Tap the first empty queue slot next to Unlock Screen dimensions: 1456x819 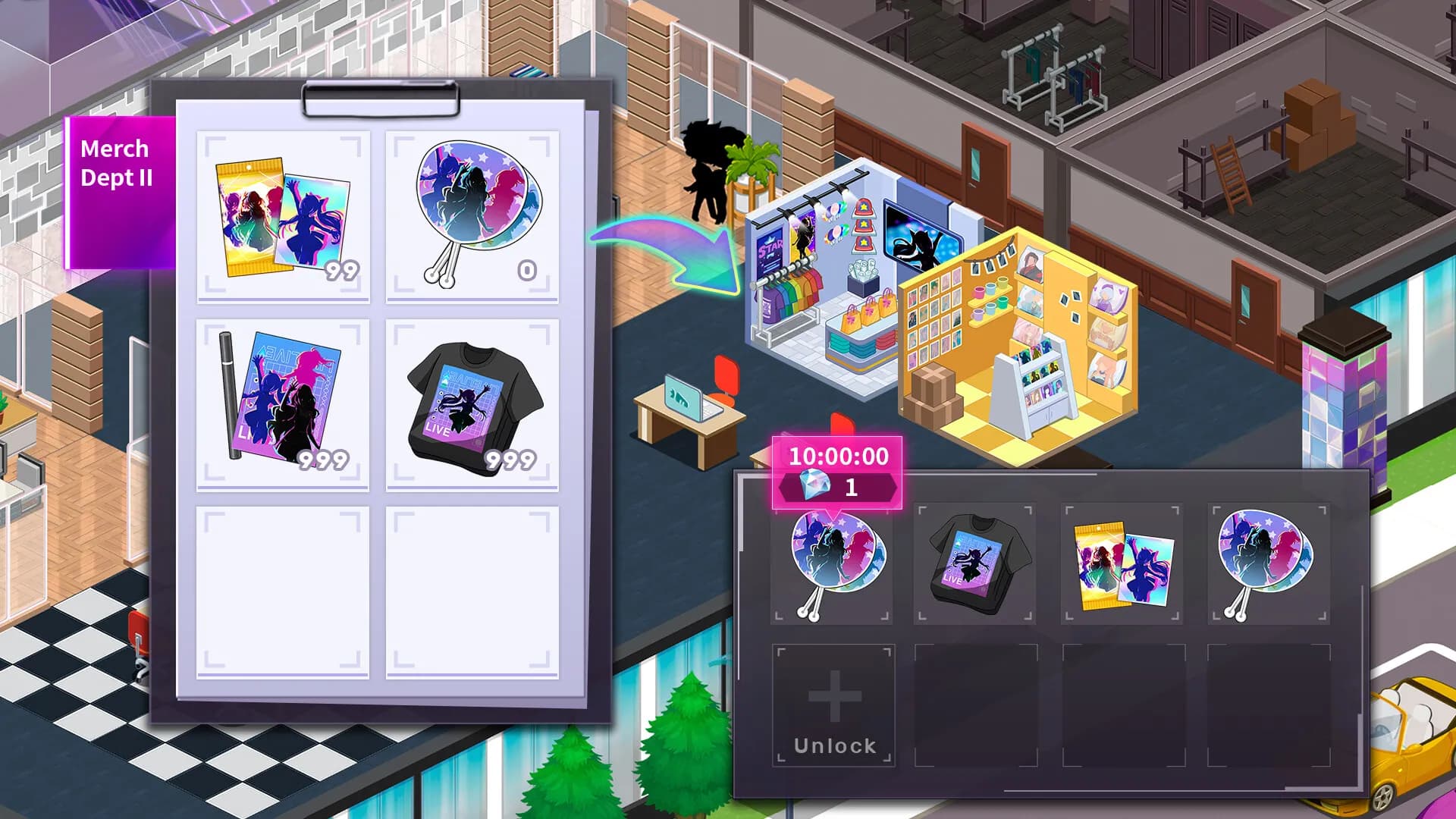[974, 705]
